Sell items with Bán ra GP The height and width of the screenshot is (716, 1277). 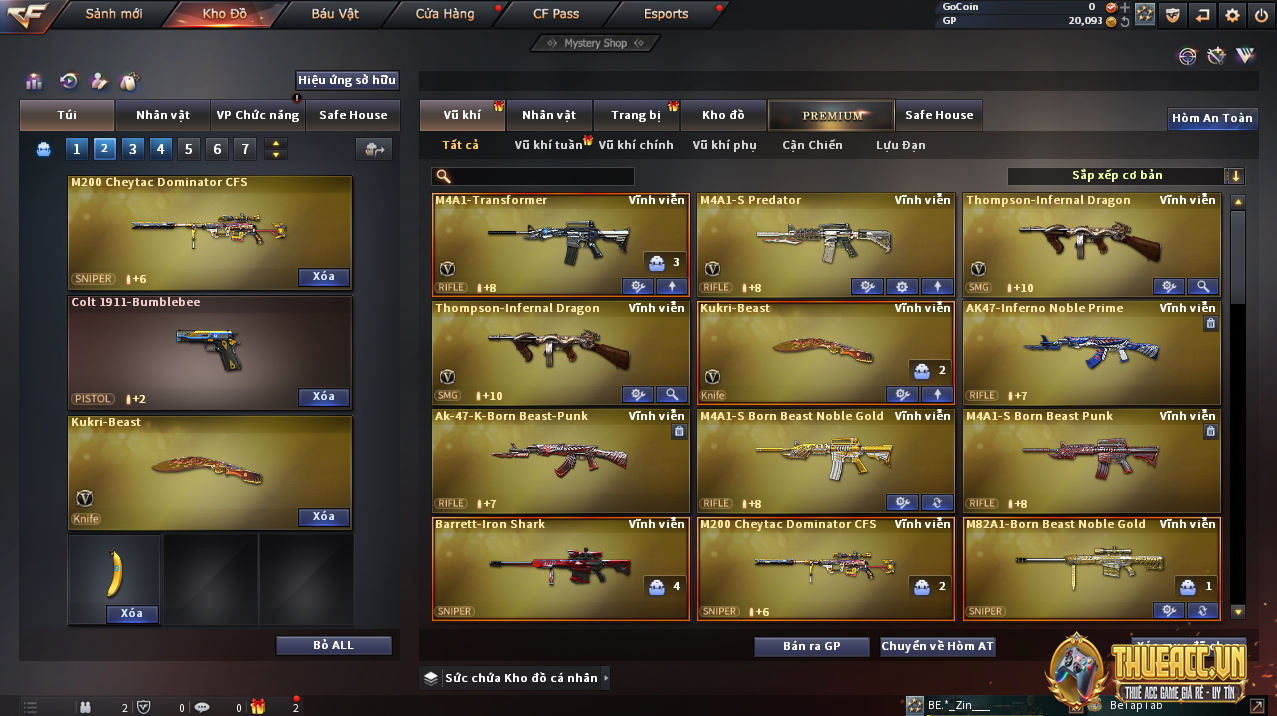point(812,647)
